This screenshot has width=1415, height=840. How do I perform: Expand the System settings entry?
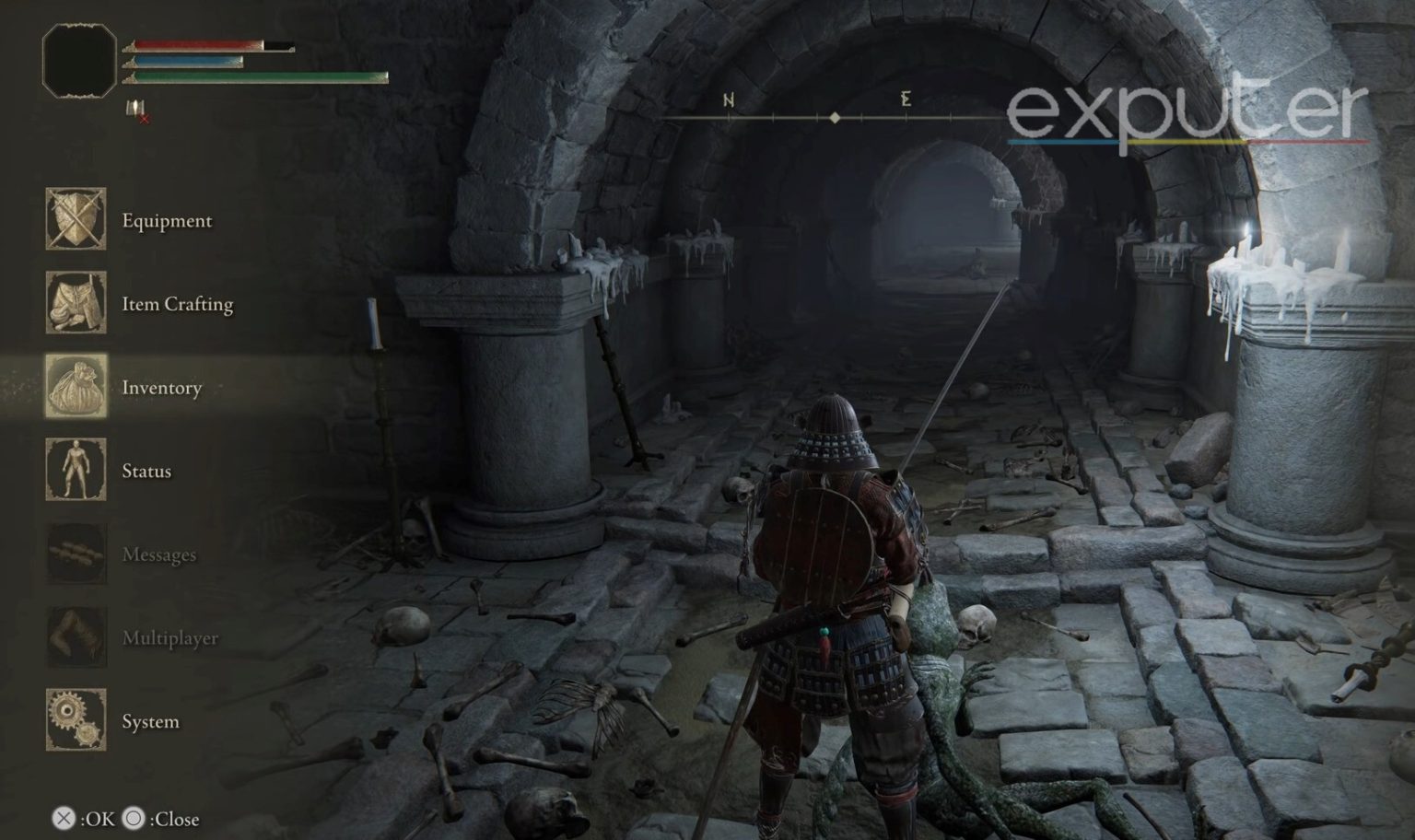click(151, 721)
